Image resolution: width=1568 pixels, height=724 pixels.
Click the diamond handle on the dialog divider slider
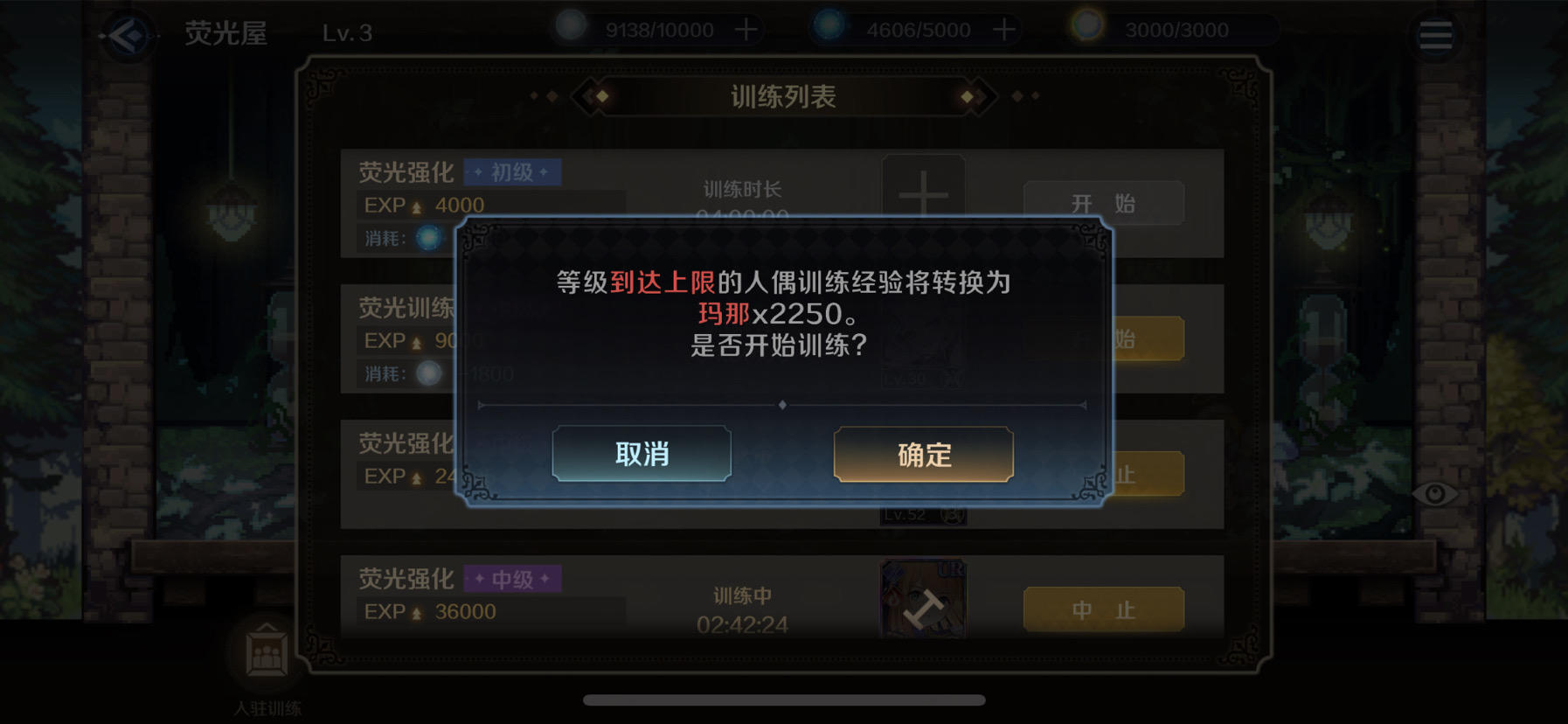pyautogui.click(x=784, y=405)
